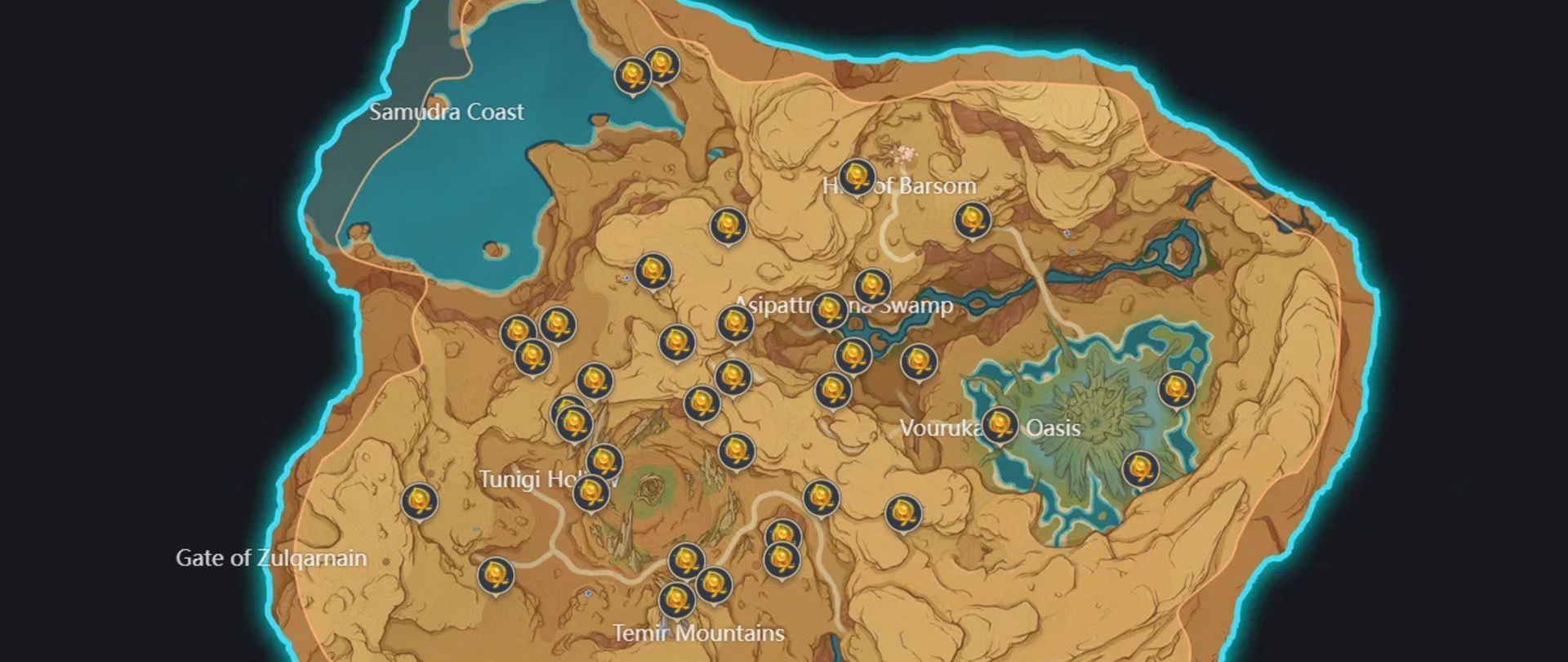Viewport: 1568px width, 662px height.
Task: Click the marker overlapping the Vourukasha Oasis label
Action: click(x=1000, y=425)
